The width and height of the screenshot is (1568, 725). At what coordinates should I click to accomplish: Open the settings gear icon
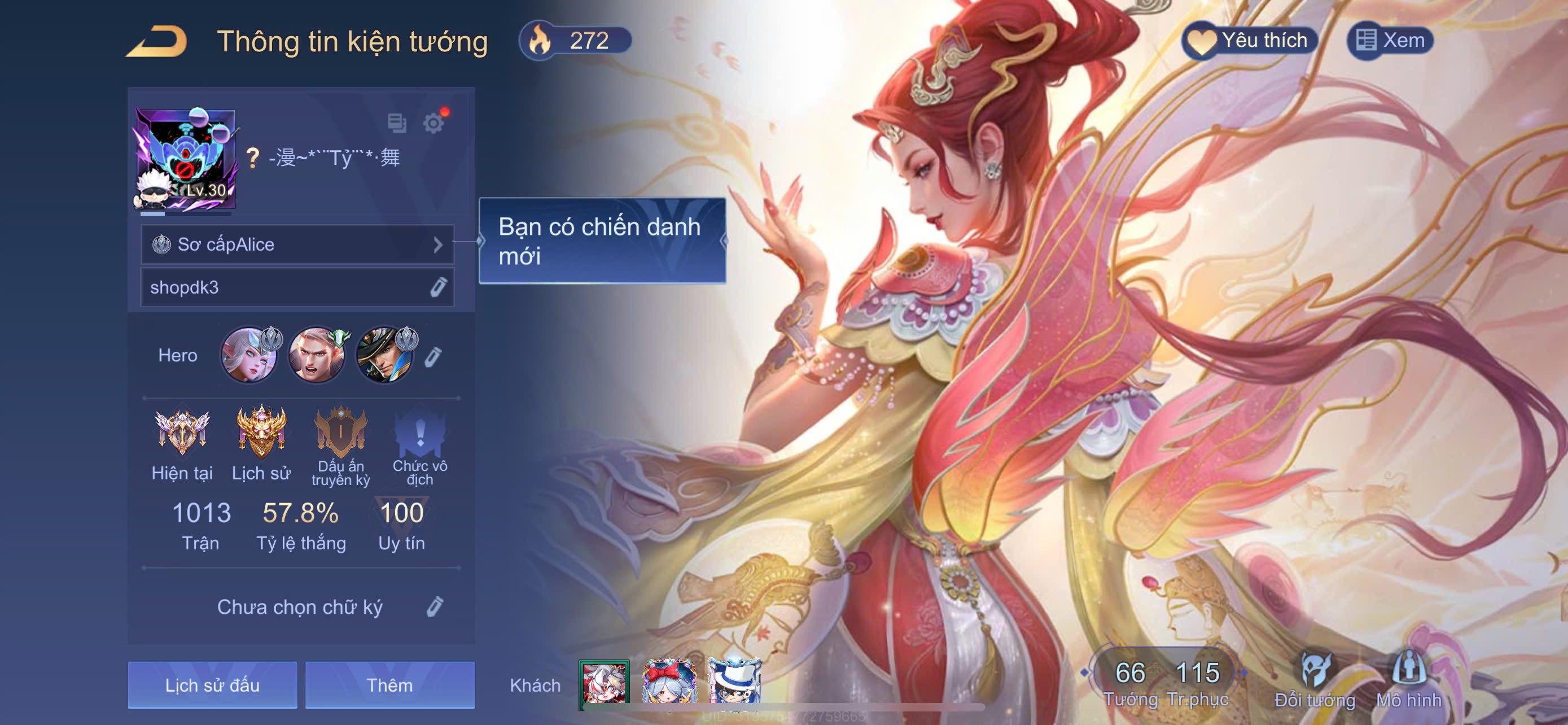pos(433,123)
